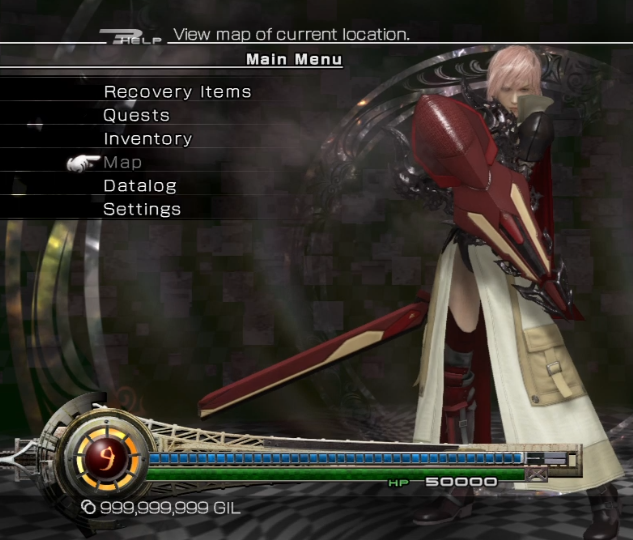Open the Recovery Items menu
The height and width of the screenshot is (540, 633).
[177, 92]
